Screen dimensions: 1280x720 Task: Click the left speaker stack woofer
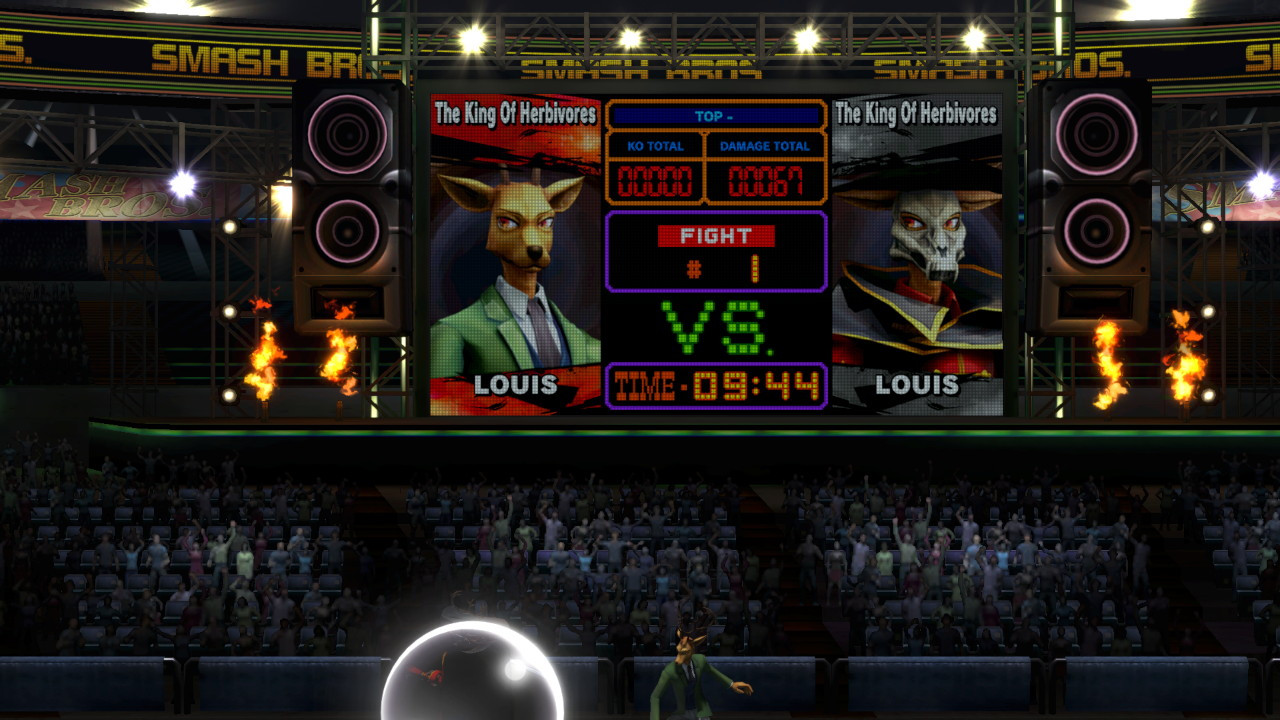coord(348,133)
